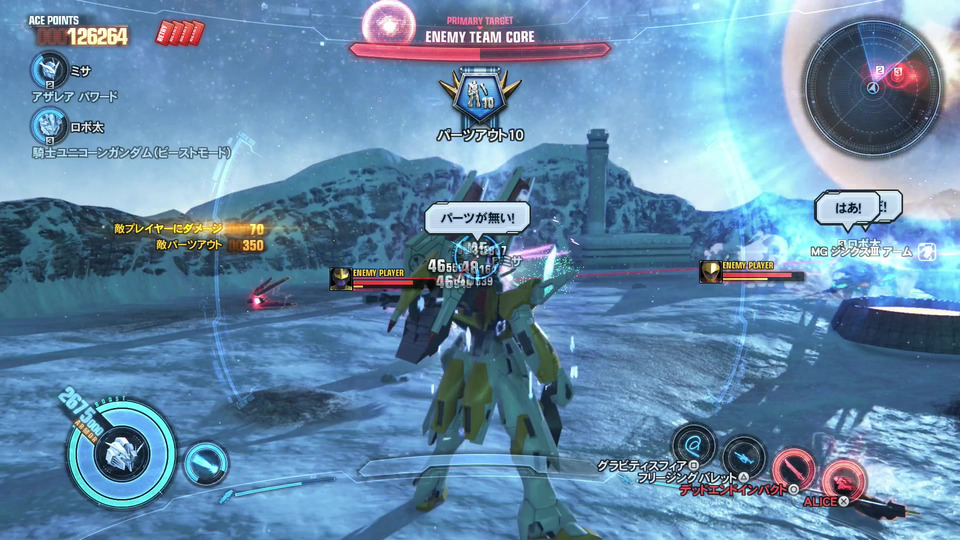Click the Gundam head armor gauge icon

click(121, 456)
